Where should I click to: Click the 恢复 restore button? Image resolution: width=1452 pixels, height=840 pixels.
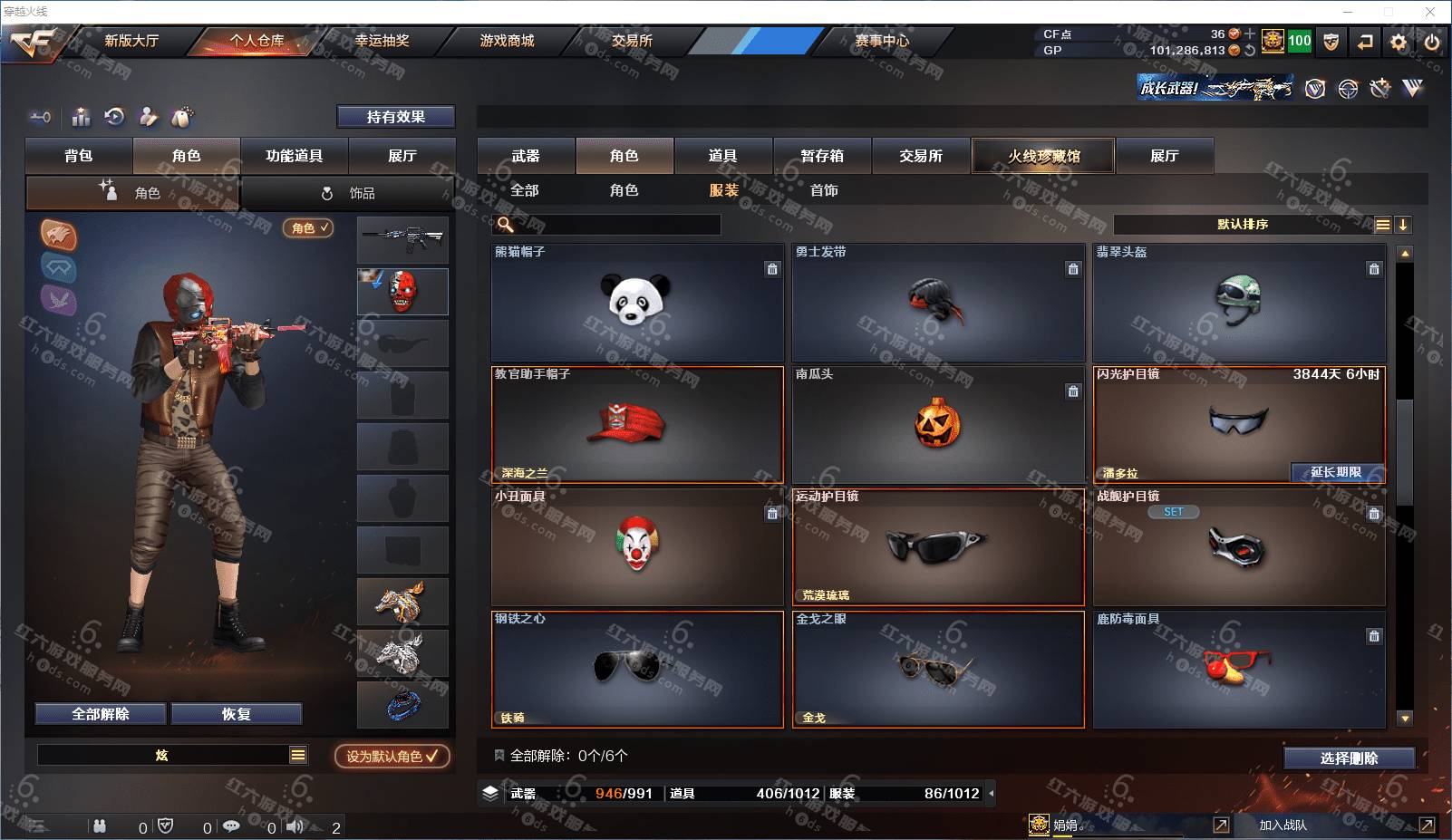pos(236,714)
